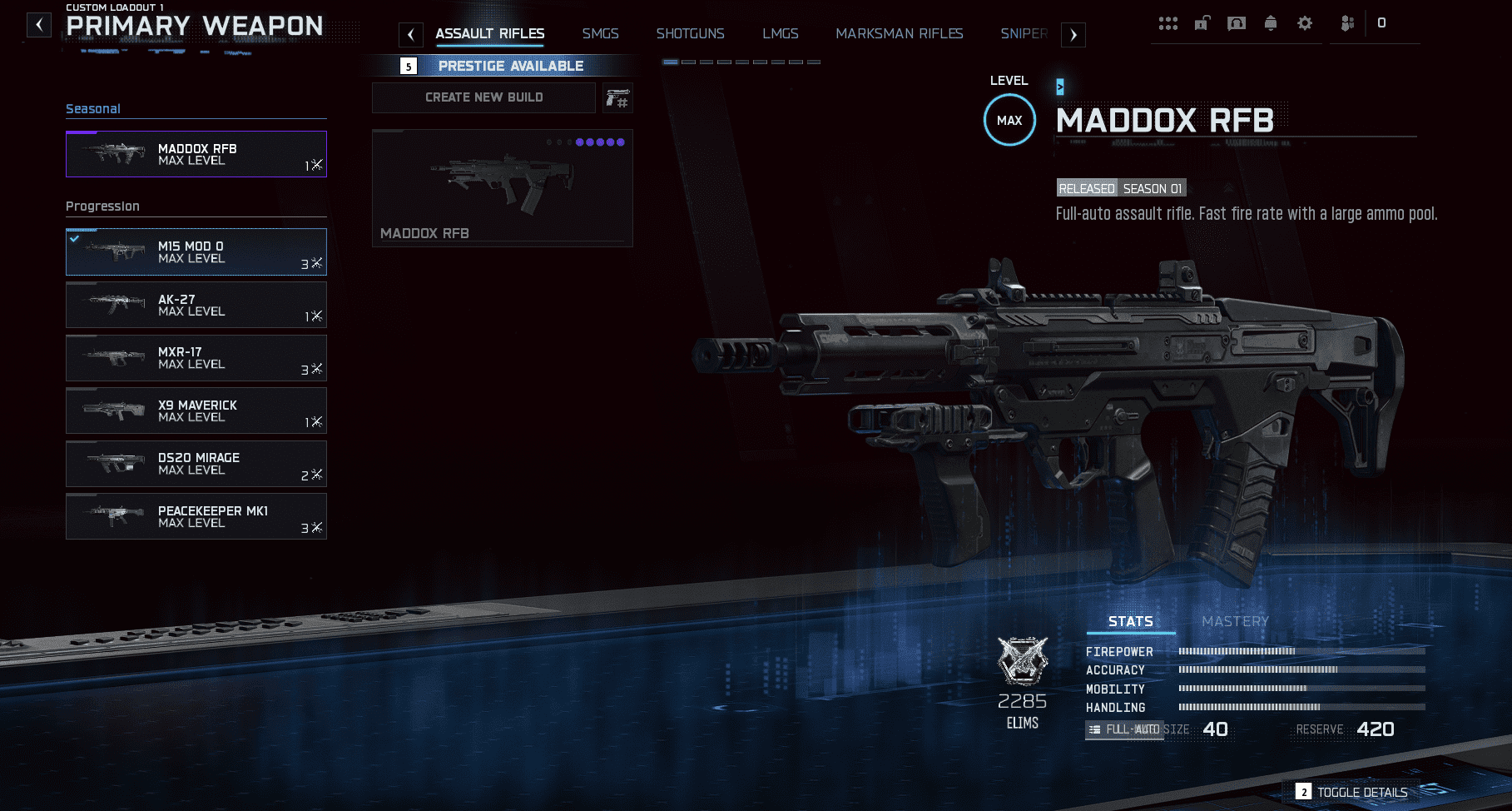Go back from Primary Weapon menu
This screenshot has height=811, width=1512.
click(x=39, y=25)
